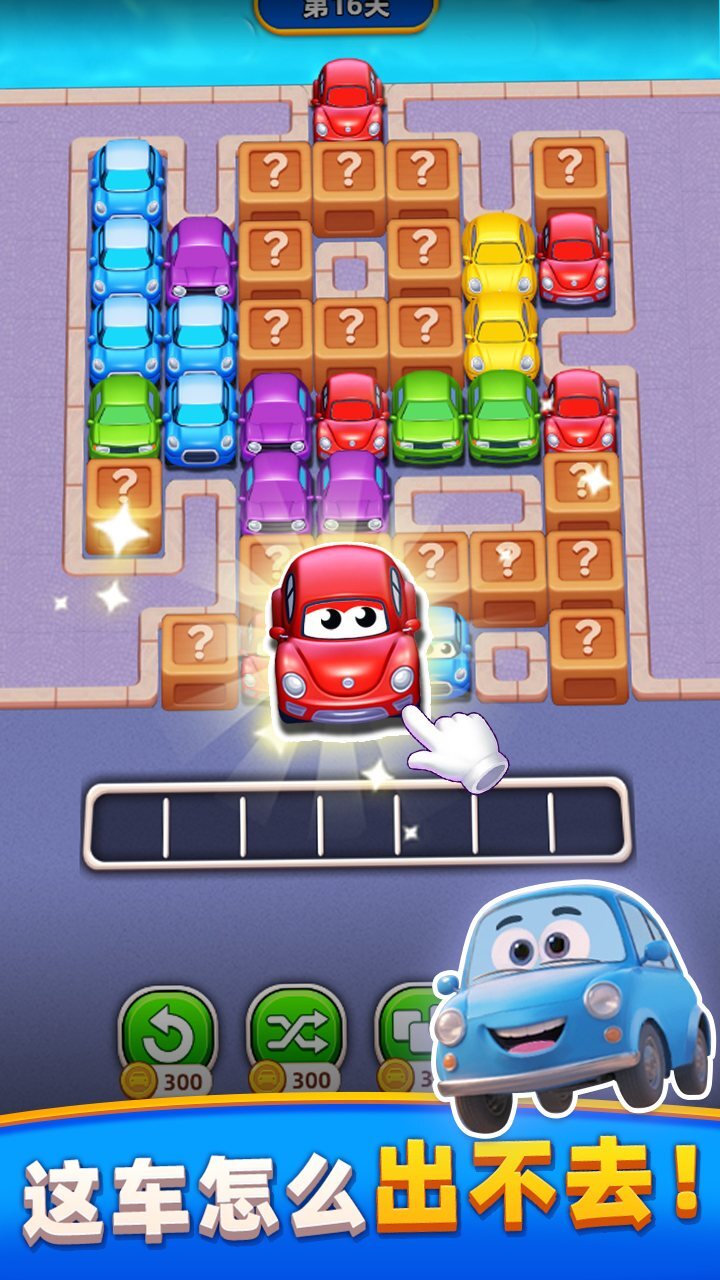The height and width of the screenshot is (1280, 720).
Task: Select the green car under the blue car column
Action: [125, 415]
